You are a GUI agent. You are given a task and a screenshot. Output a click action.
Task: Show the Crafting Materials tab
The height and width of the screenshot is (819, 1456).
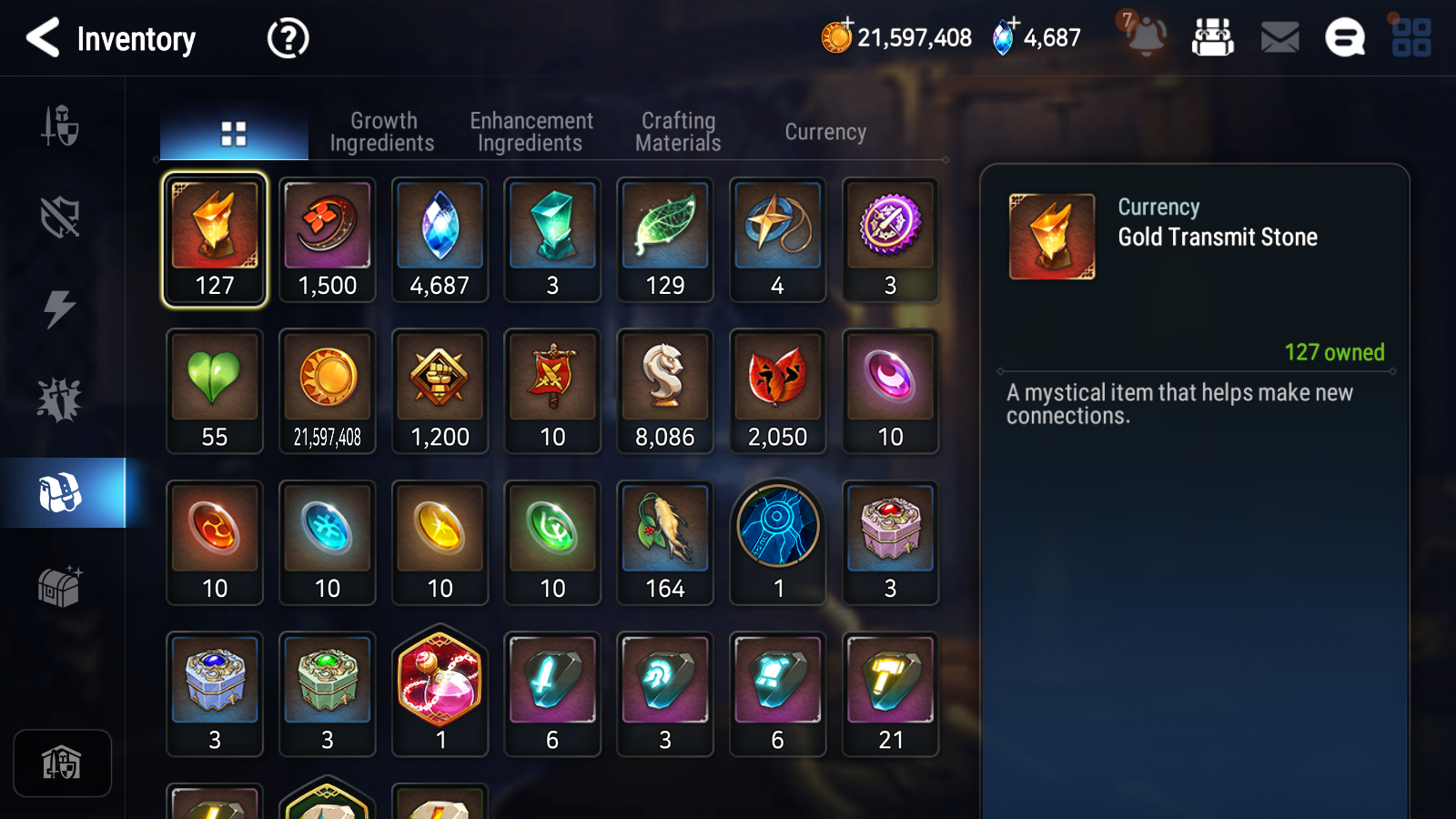point(678,132)
